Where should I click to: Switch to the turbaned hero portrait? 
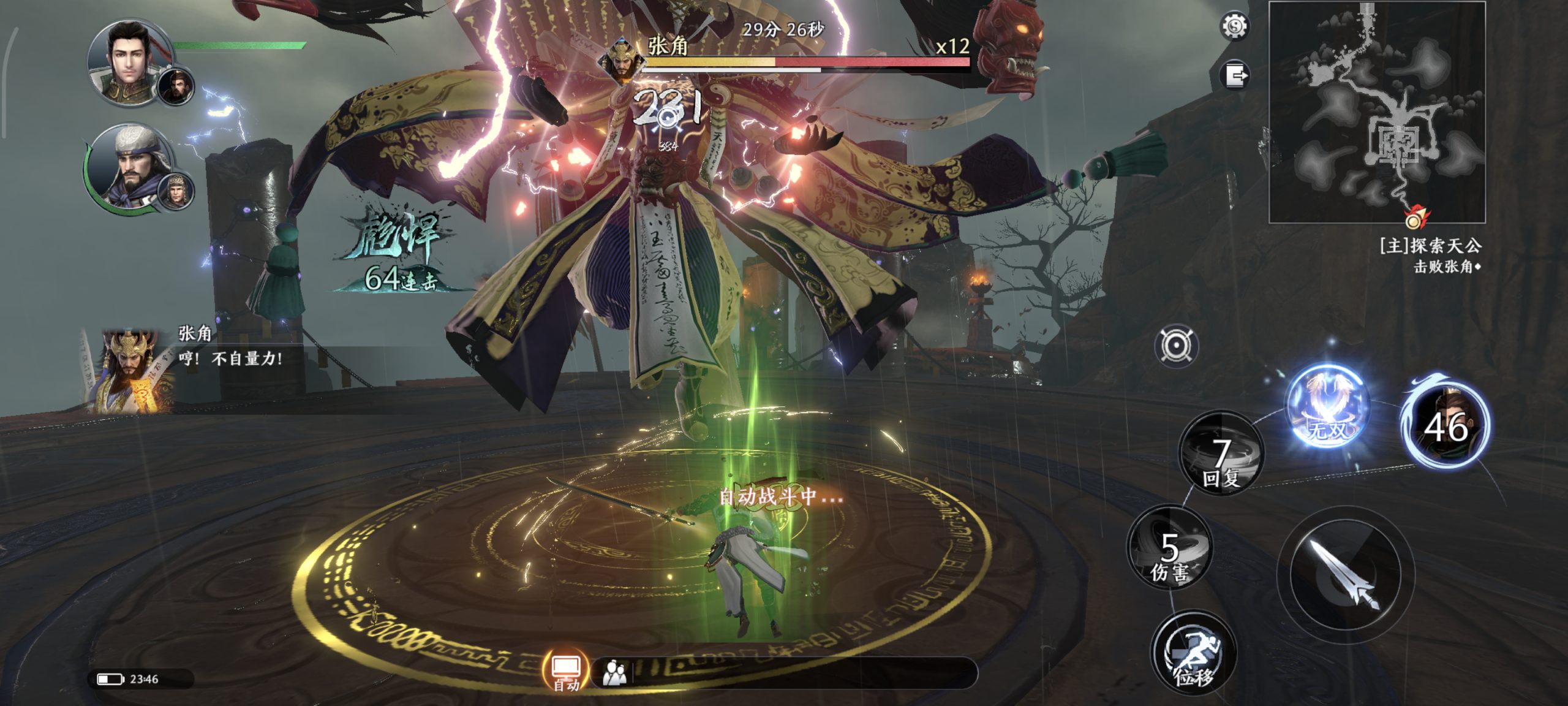point(135,167)
